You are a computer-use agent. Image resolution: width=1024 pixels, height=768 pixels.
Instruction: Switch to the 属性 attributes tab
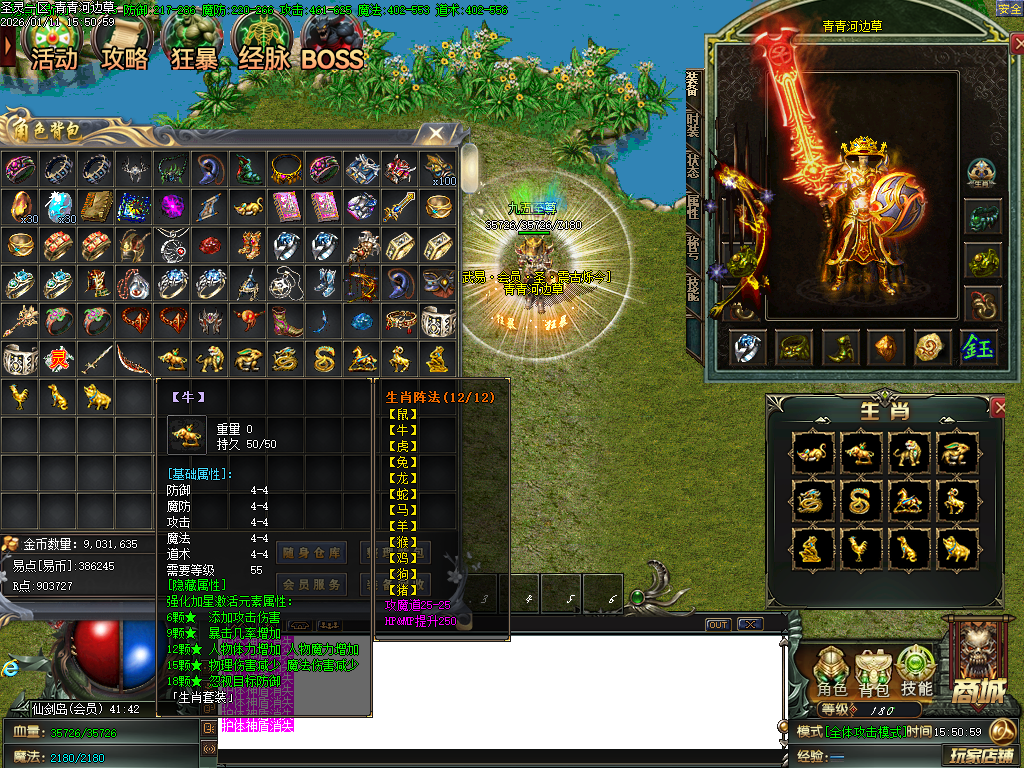click(693, 207)
